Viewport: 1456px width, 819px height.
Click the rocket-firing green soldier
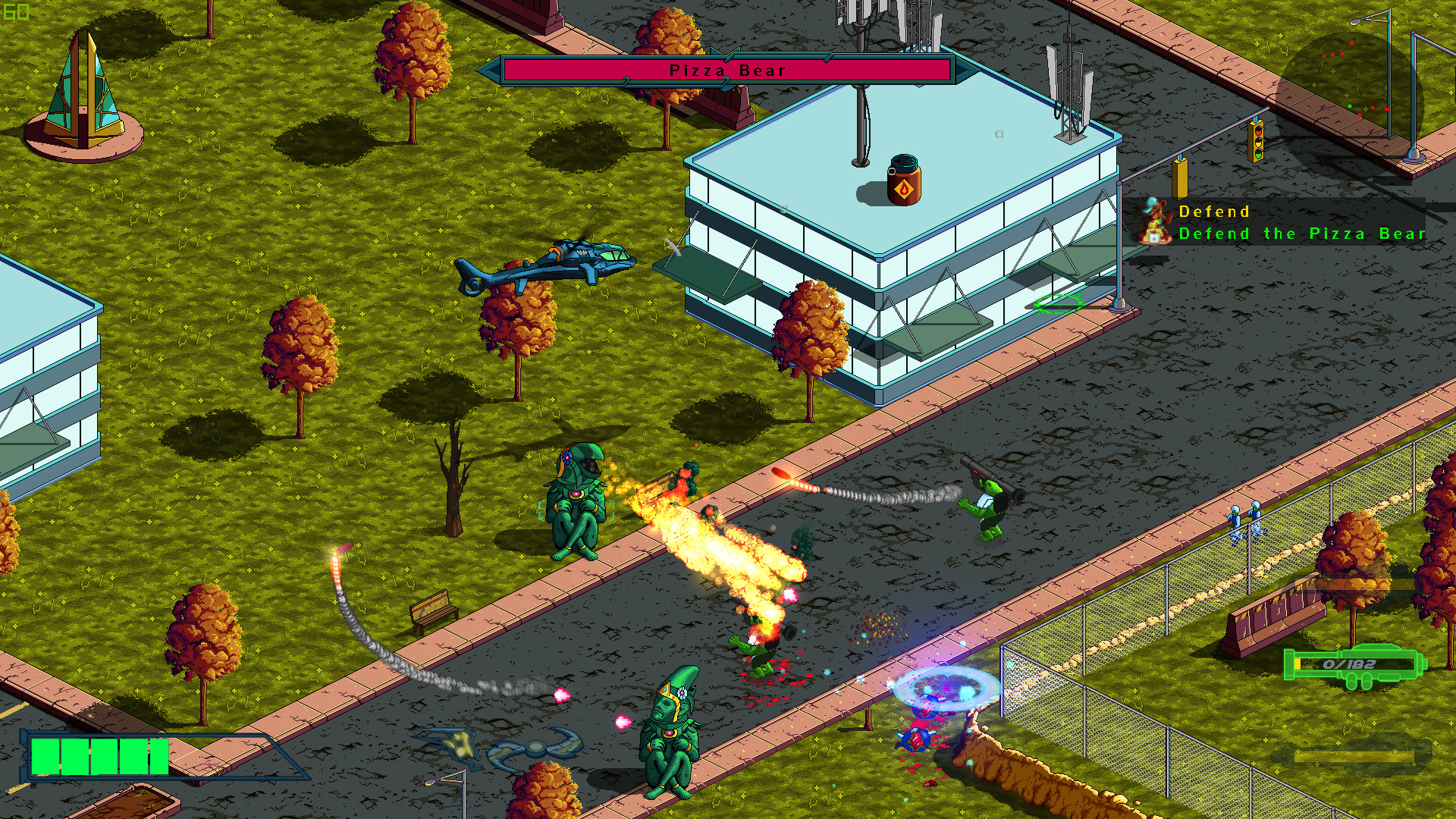(x=991, y=508)
